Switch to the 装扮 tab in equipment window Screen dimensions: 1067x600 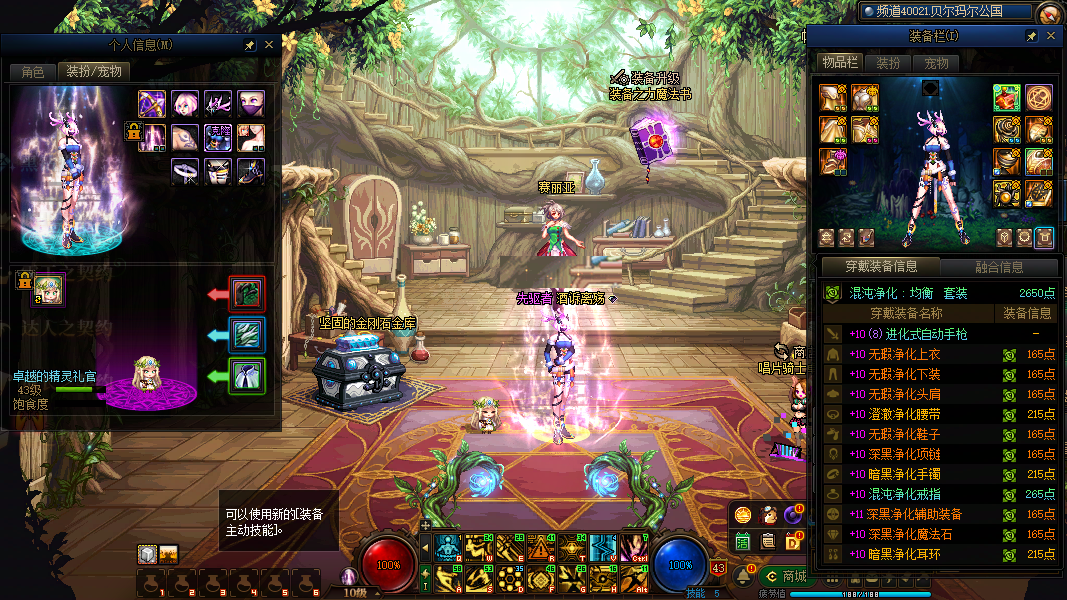click(888, 63)
